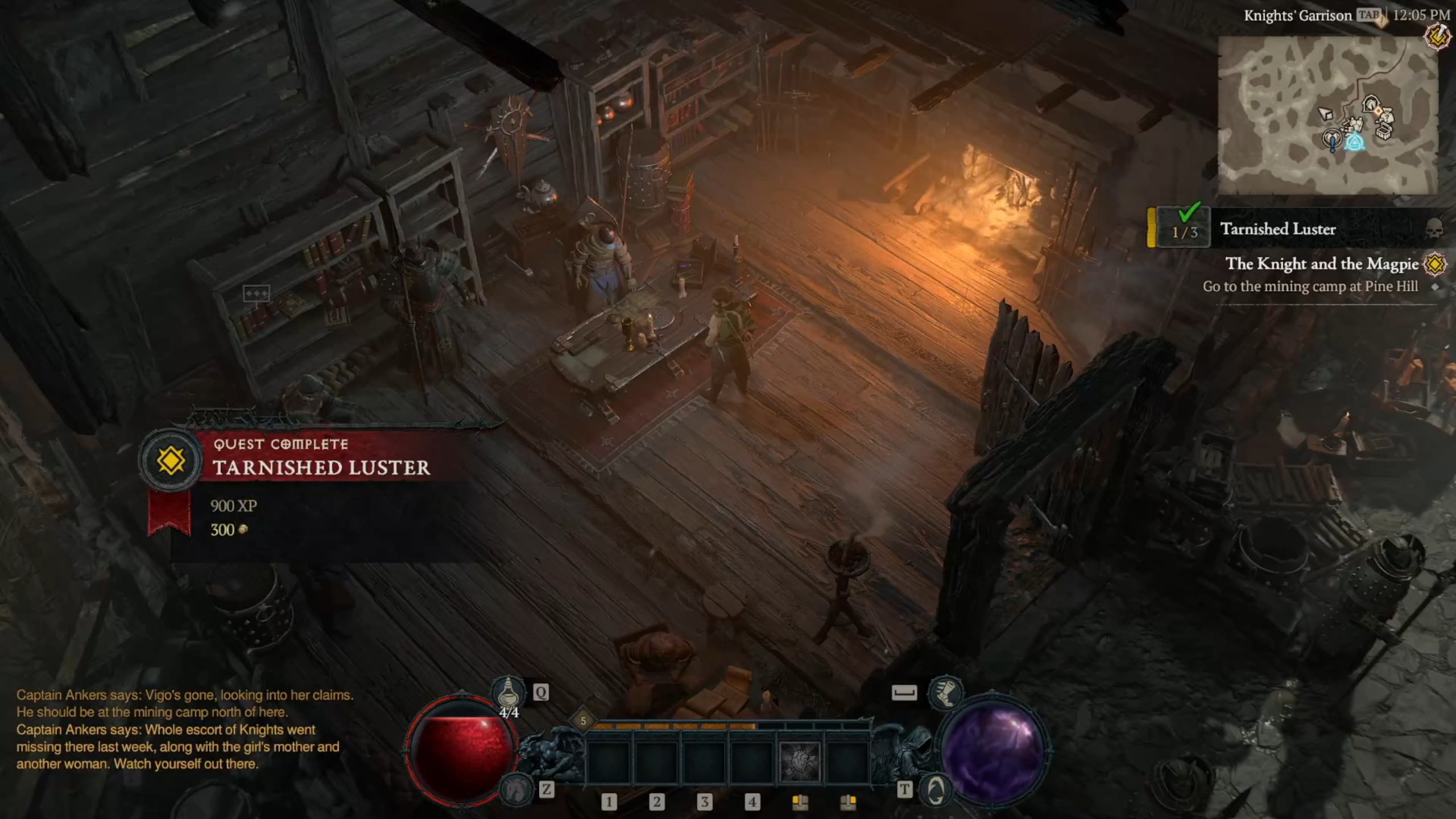
Task: Use the healing potion flask icon
Action: [x=508, y=693]
